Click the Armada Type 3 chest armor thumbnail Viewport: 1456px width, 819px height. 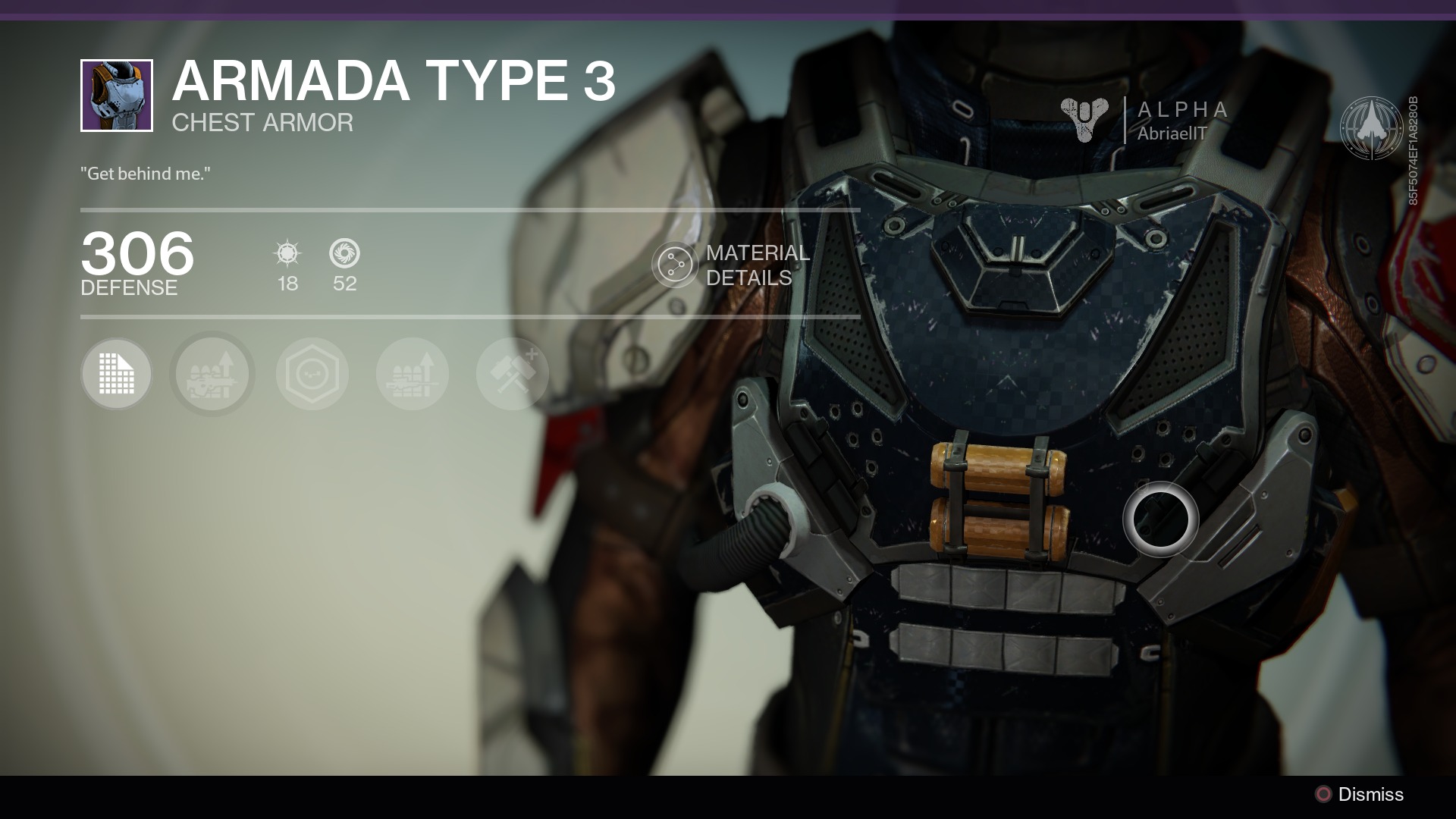pos(117,96)
